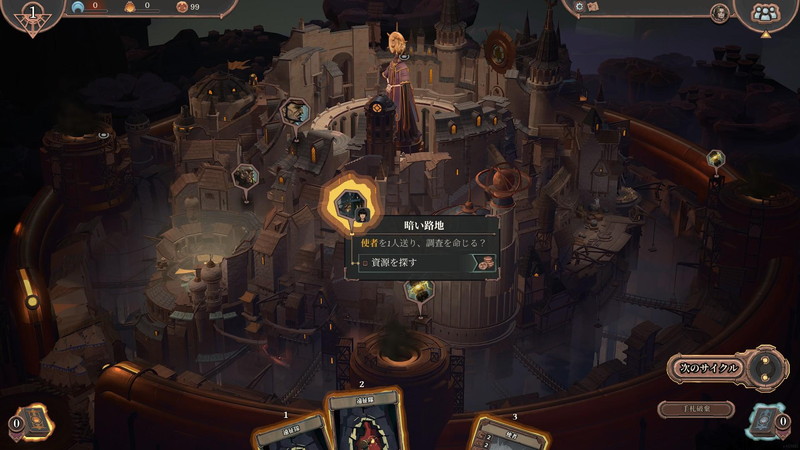Select the character portrait in top bar
This screenshot has width=800, height=450.
pyautogui.click(x=718, y=13)
